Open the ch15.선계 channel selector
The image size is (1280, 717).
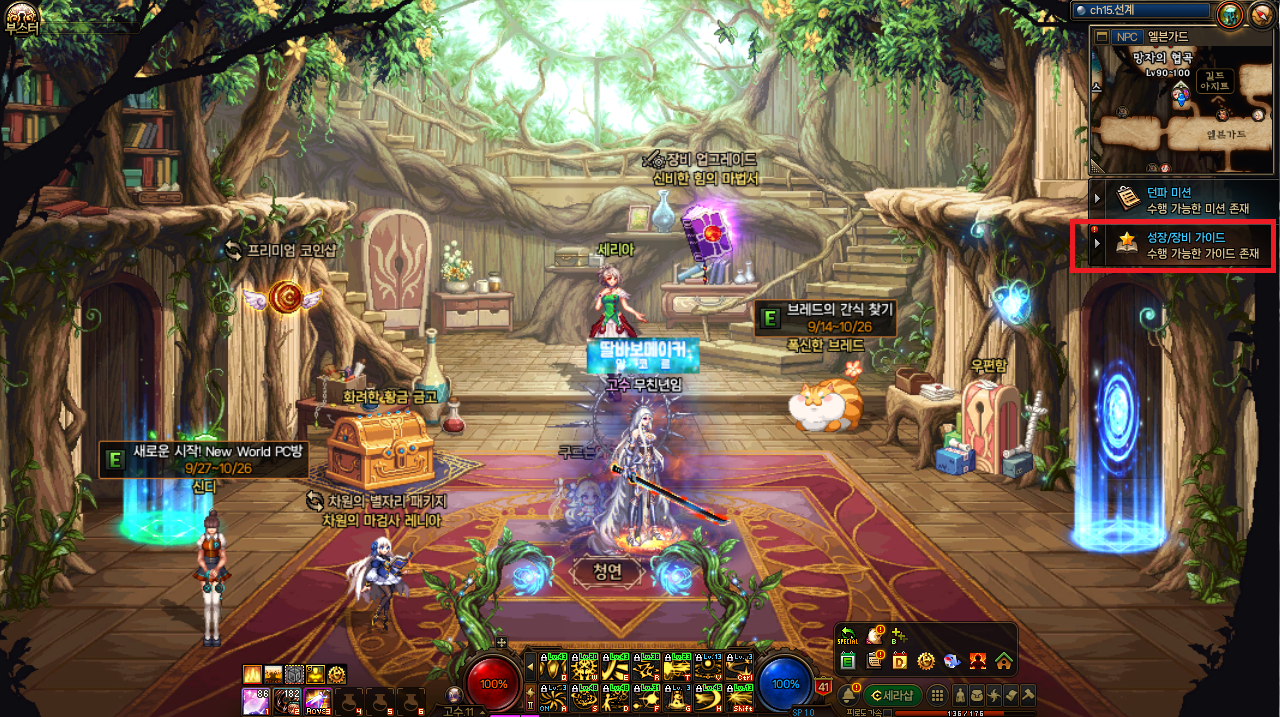[x=1140, y=10]
